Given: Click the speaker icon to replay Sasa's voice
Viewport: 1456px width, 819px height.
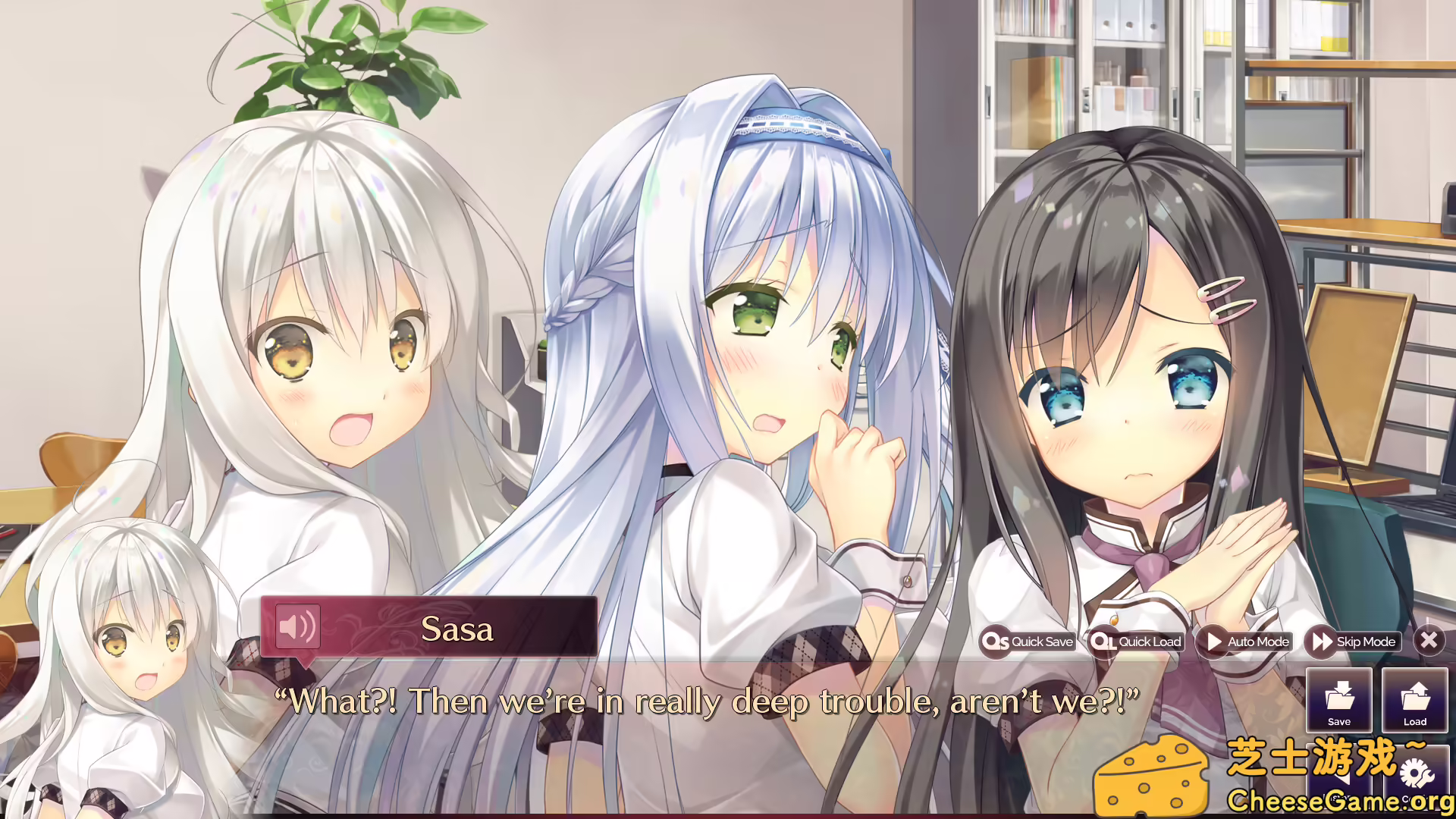Looking at the screenshot, I should tap(298, 628).
